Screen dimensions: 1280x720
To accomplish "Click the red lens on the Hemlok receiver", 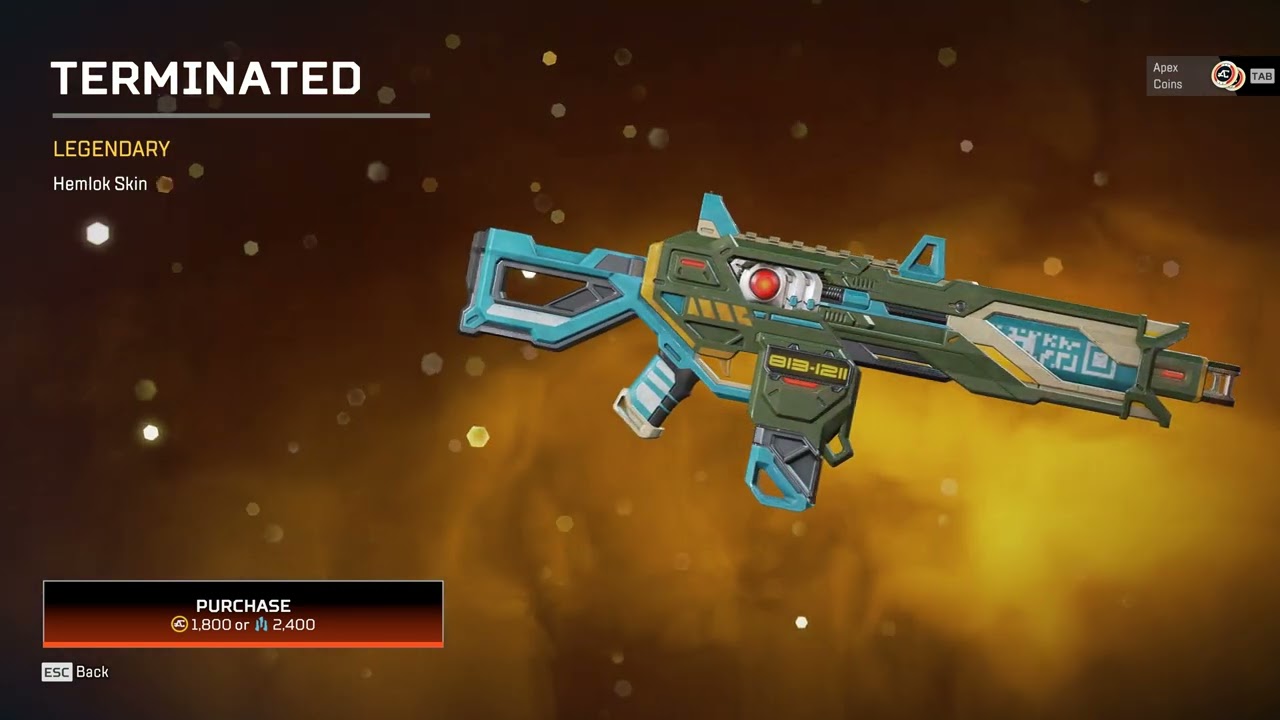I will coord(763,284).
